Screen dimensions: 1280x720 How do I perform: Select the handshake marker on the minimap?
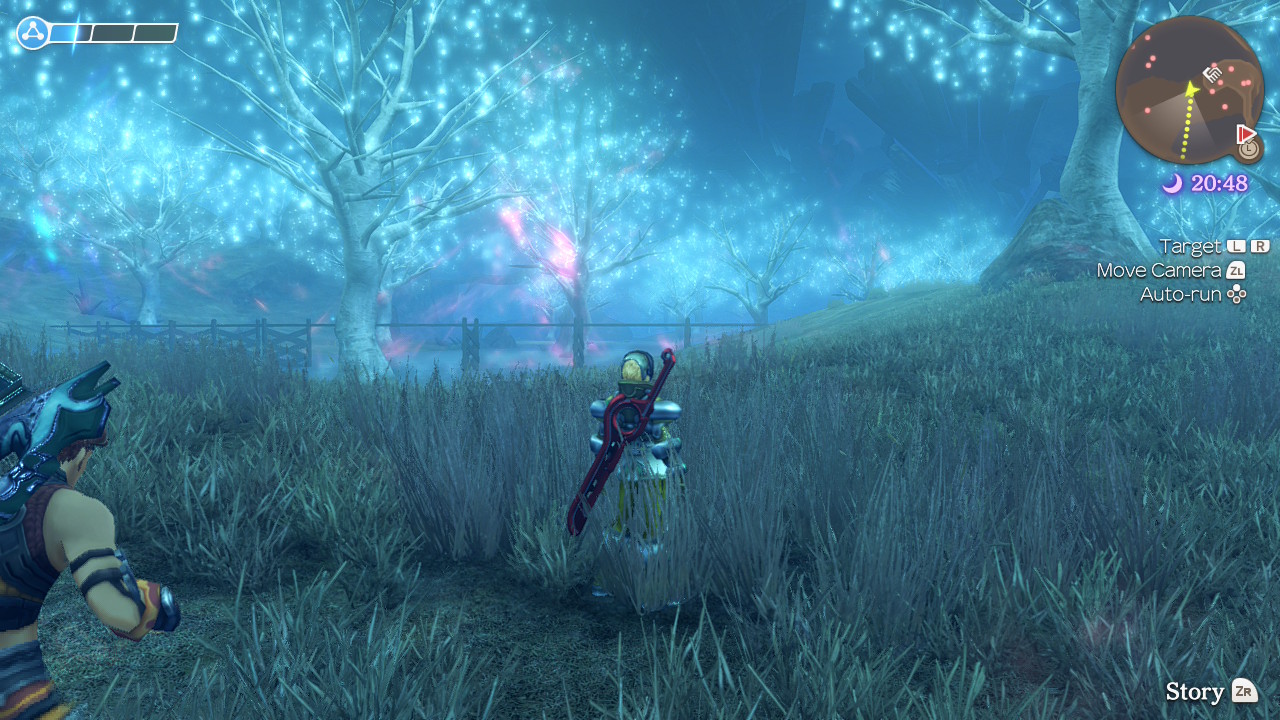pyautogui.click(x=1213, y=73)
